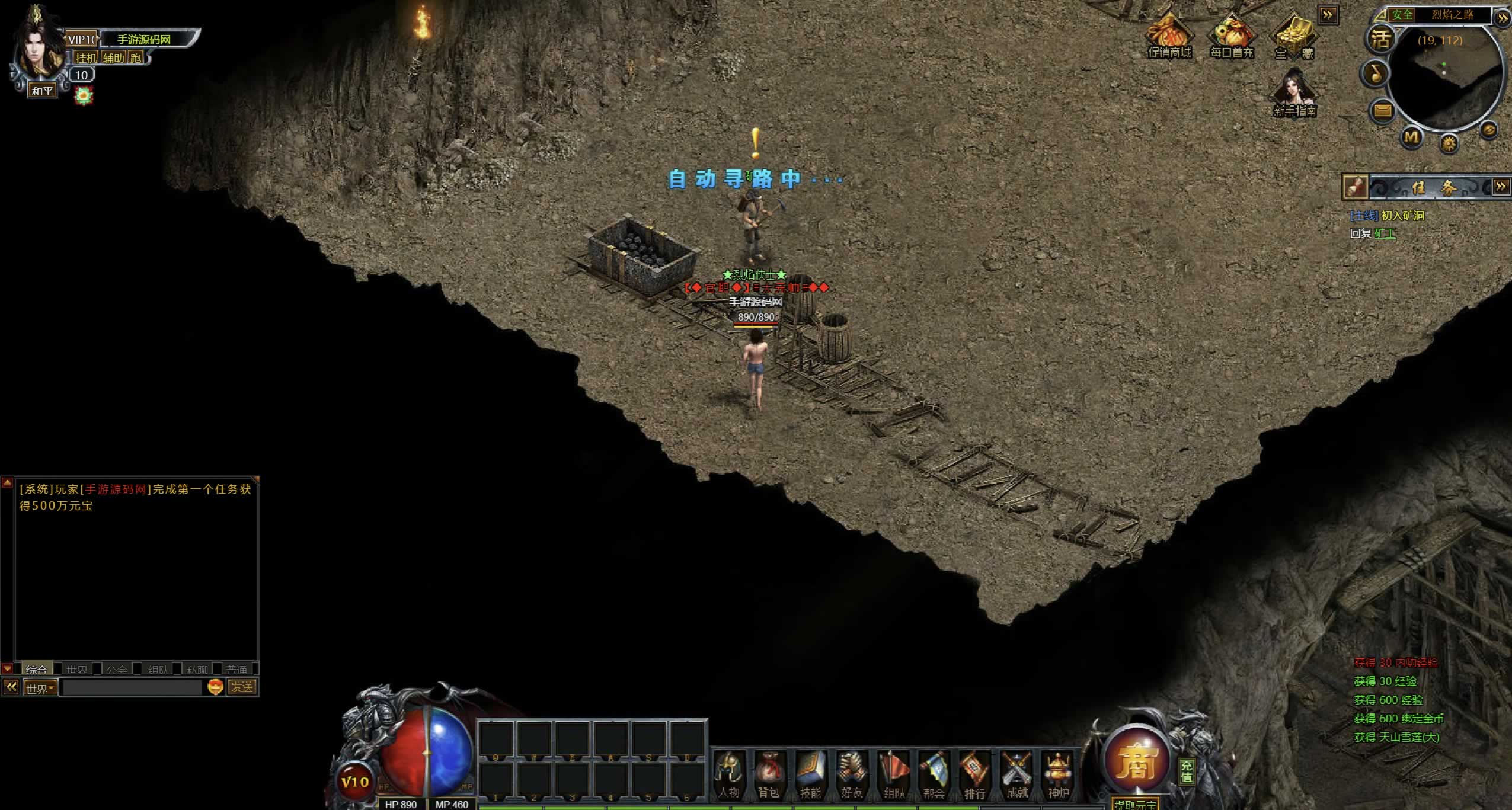Screen dimensions: 1512x810
Task: Open the 技能 skills book
Action: [x=810, y=773]
